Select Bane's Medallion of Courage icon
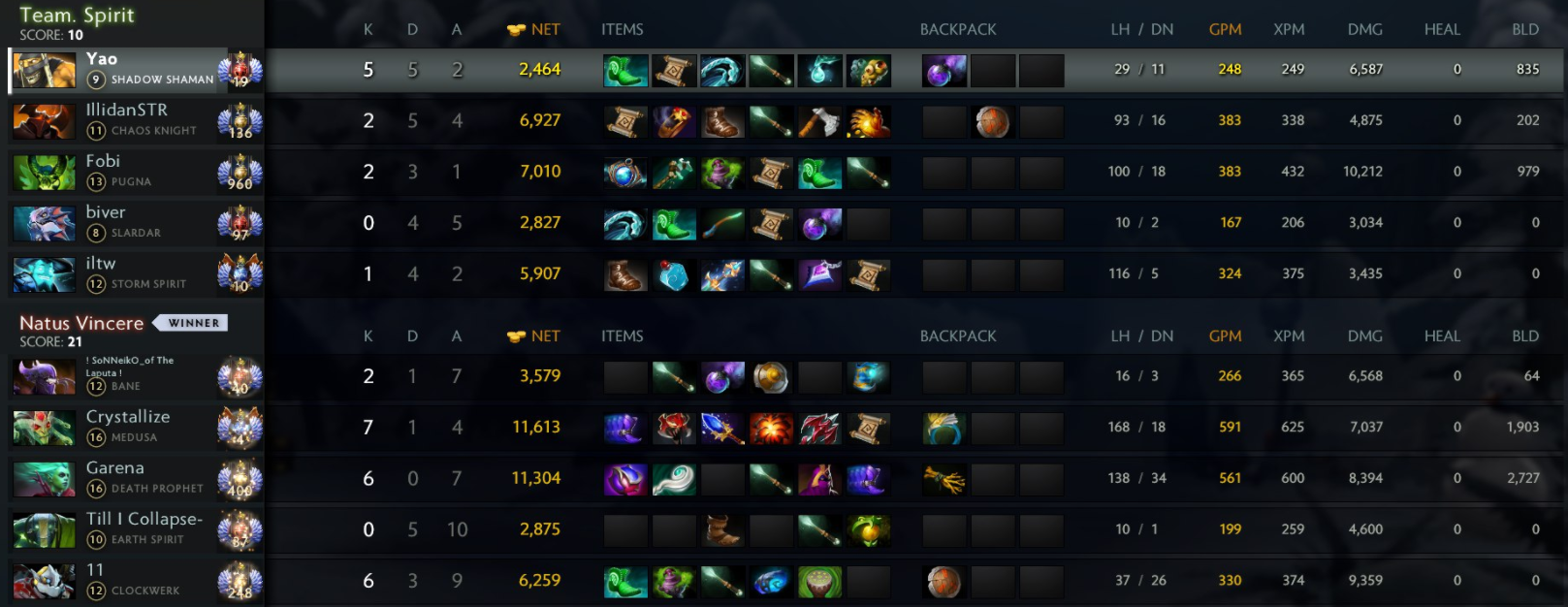Viewport: 1568px width, 607px height. coord(771,377)
